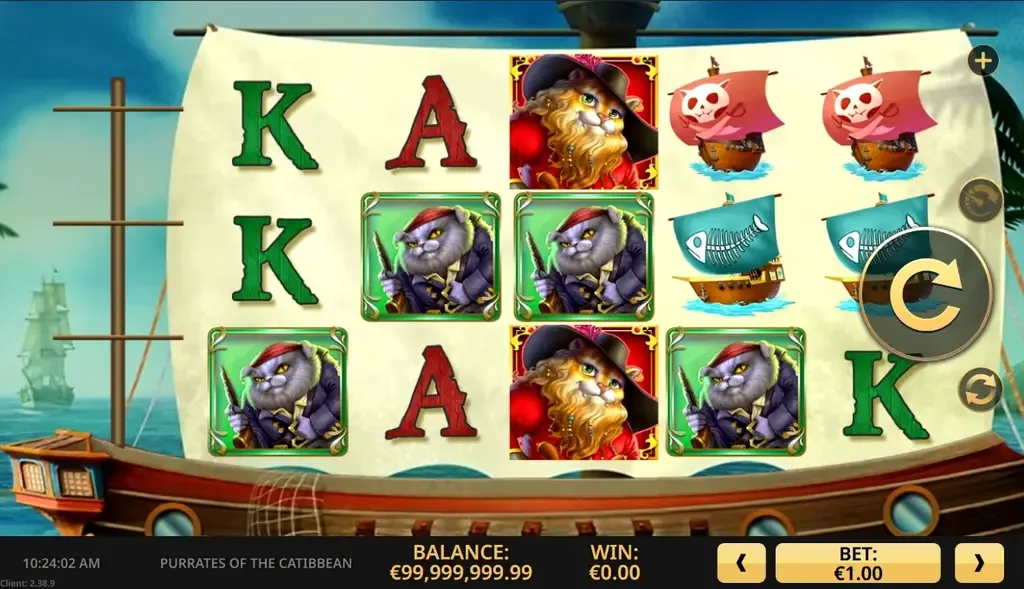Decrease the bet with the left arrow

pos(741,563)
